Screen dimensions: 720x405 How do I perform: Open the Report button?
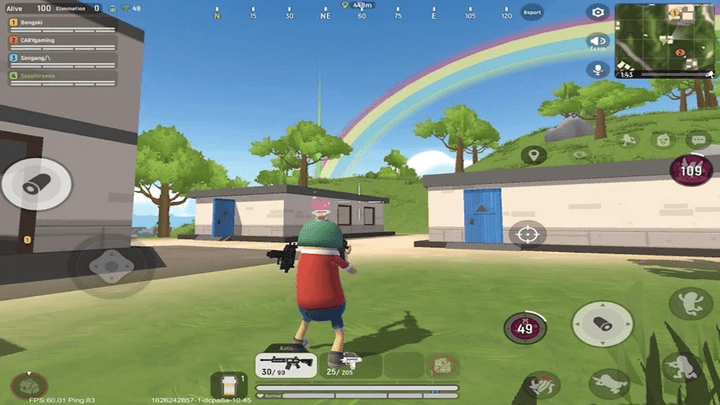coord(532,13)
